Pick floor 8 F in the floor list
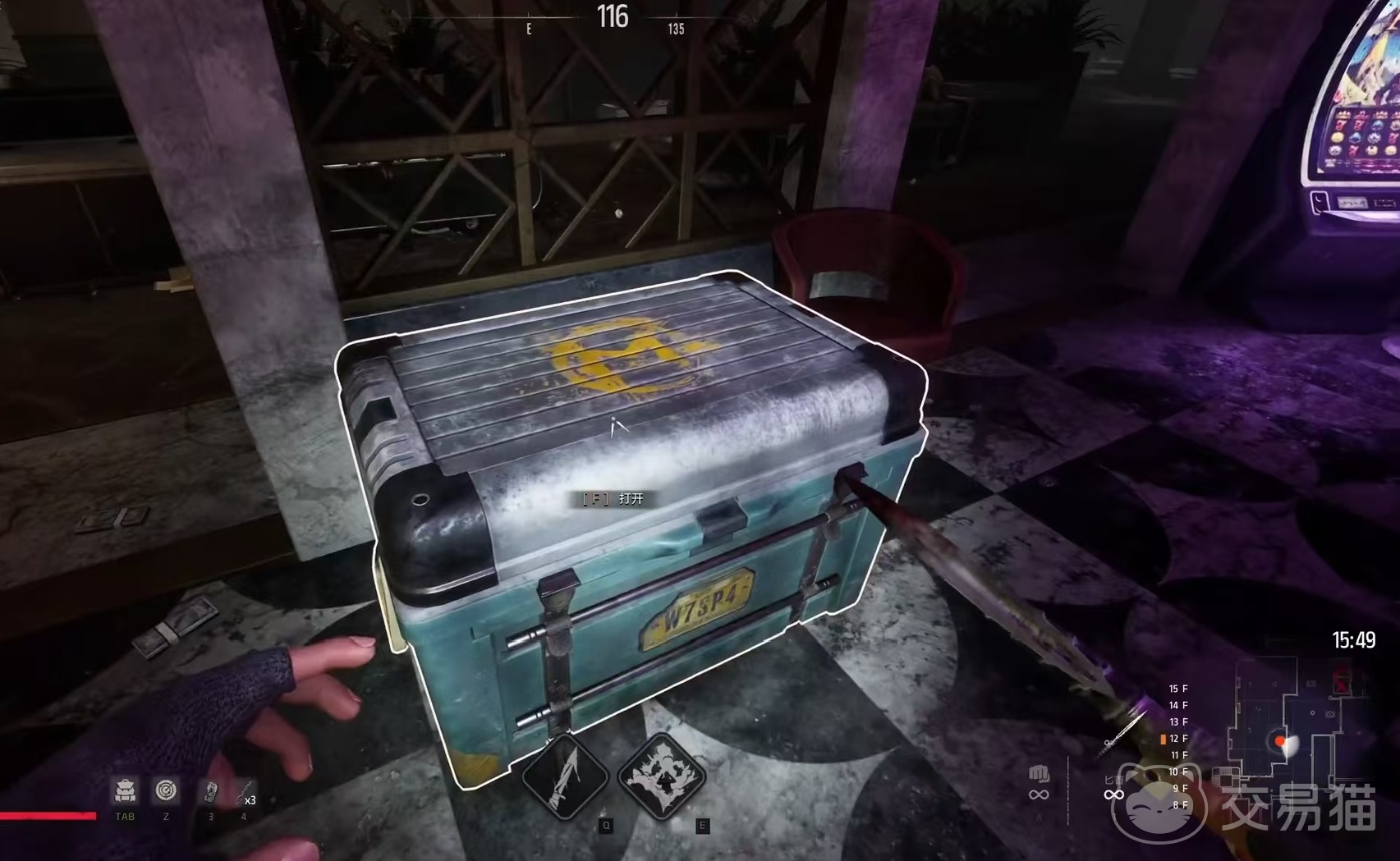Screen dimensions: 1400x861 1179,805
